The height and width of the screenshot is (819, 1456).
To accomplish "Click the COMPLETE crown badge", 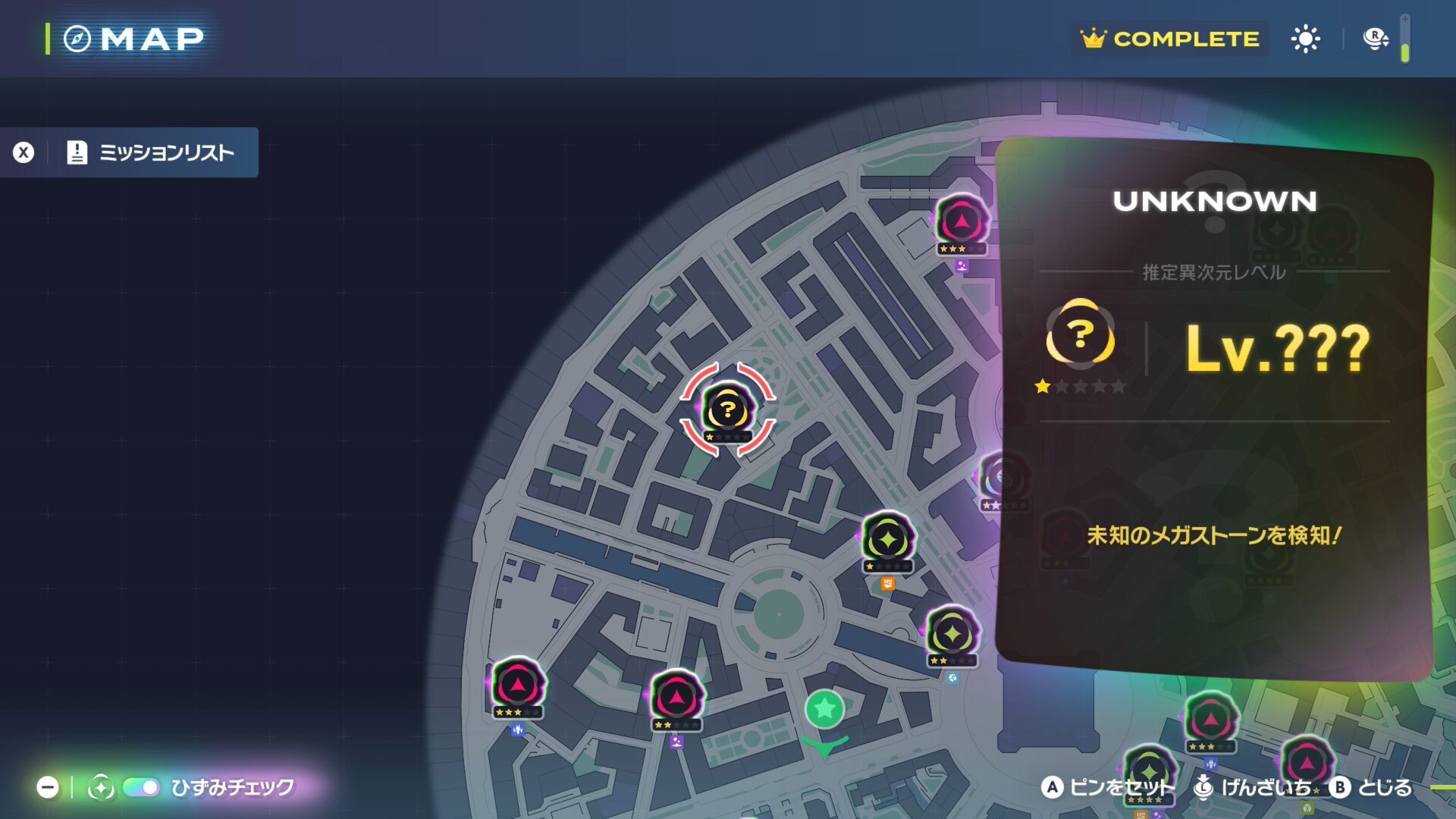I will coord(1170,39).
